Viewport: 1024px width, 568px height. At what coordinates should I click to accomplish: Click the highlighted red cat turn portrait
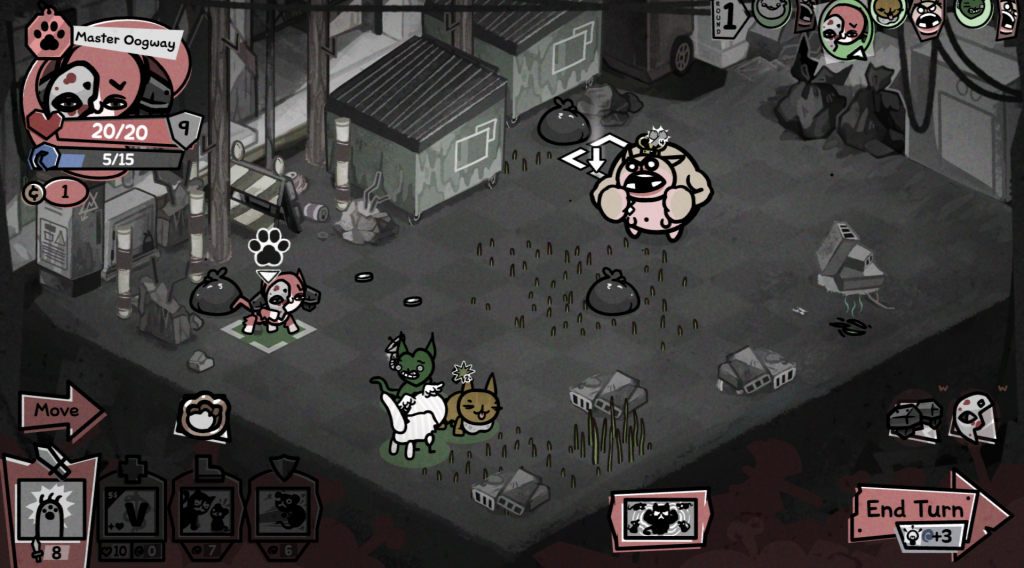coord(842,27)
